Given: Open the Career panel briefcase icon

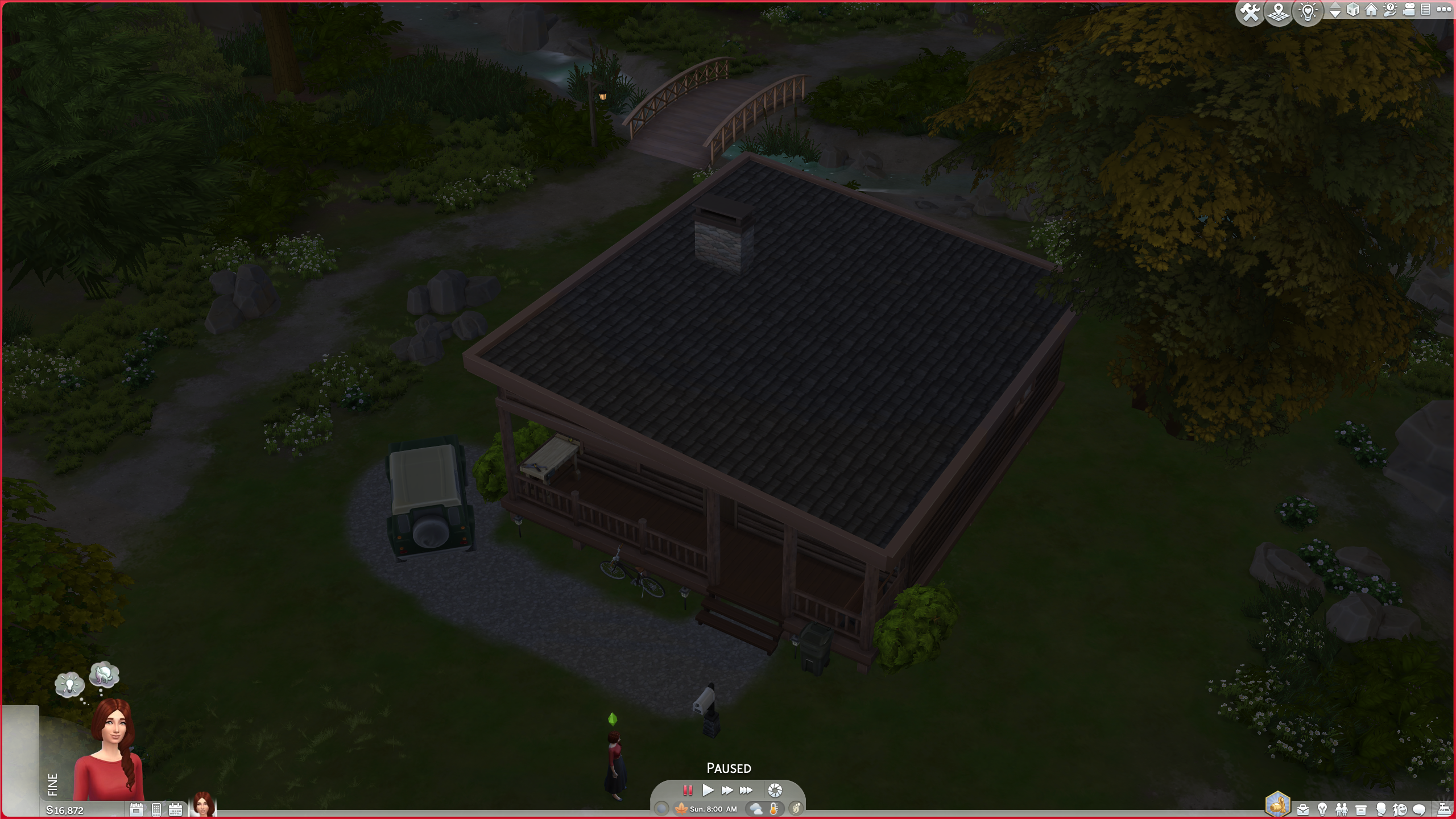Looking at the screenshot, I should point(1304,810).
